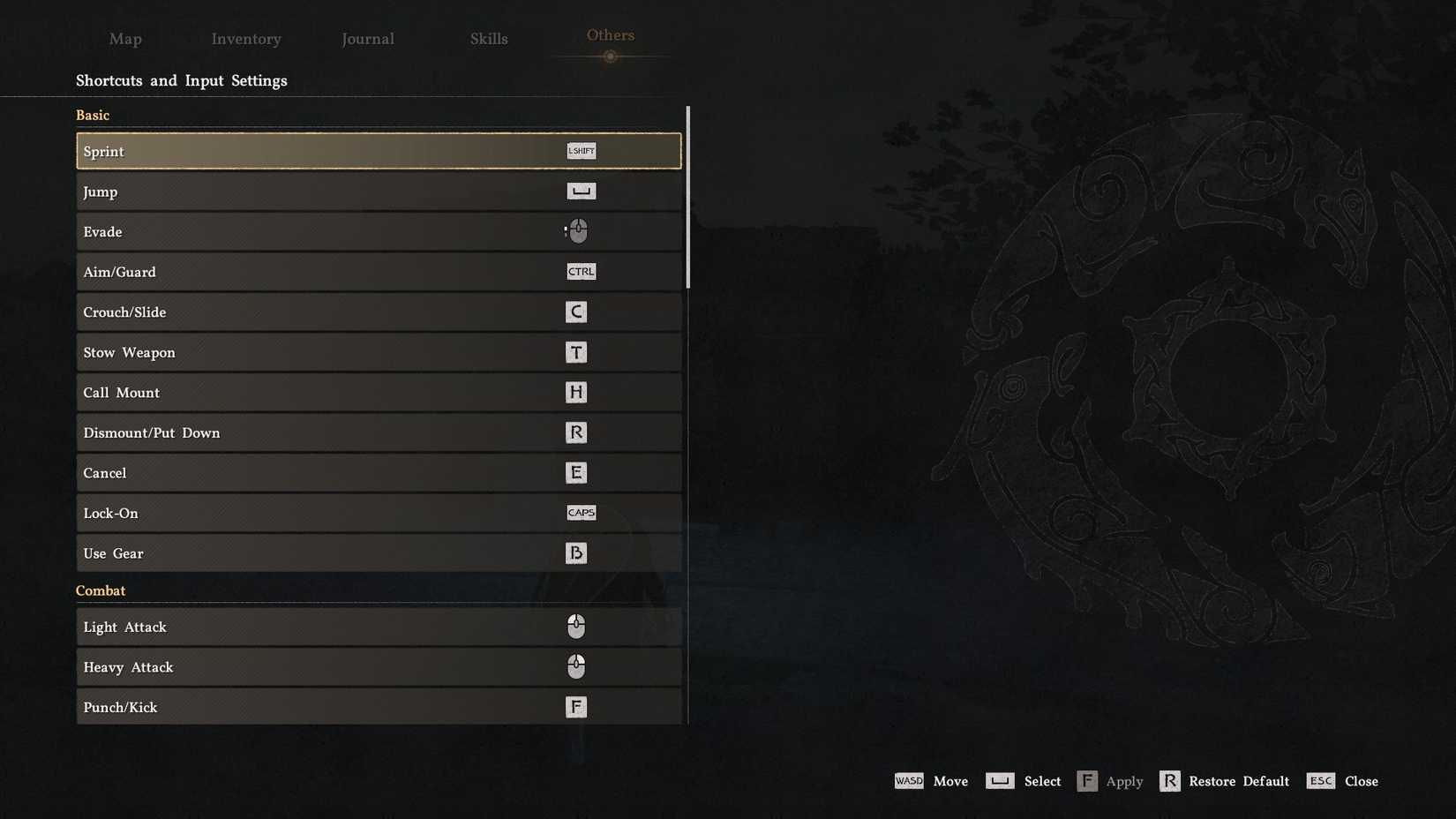Click the C key icon for Crouch/Slide
This screenshot has height=819, width=1456.
[x=576, y=312]
